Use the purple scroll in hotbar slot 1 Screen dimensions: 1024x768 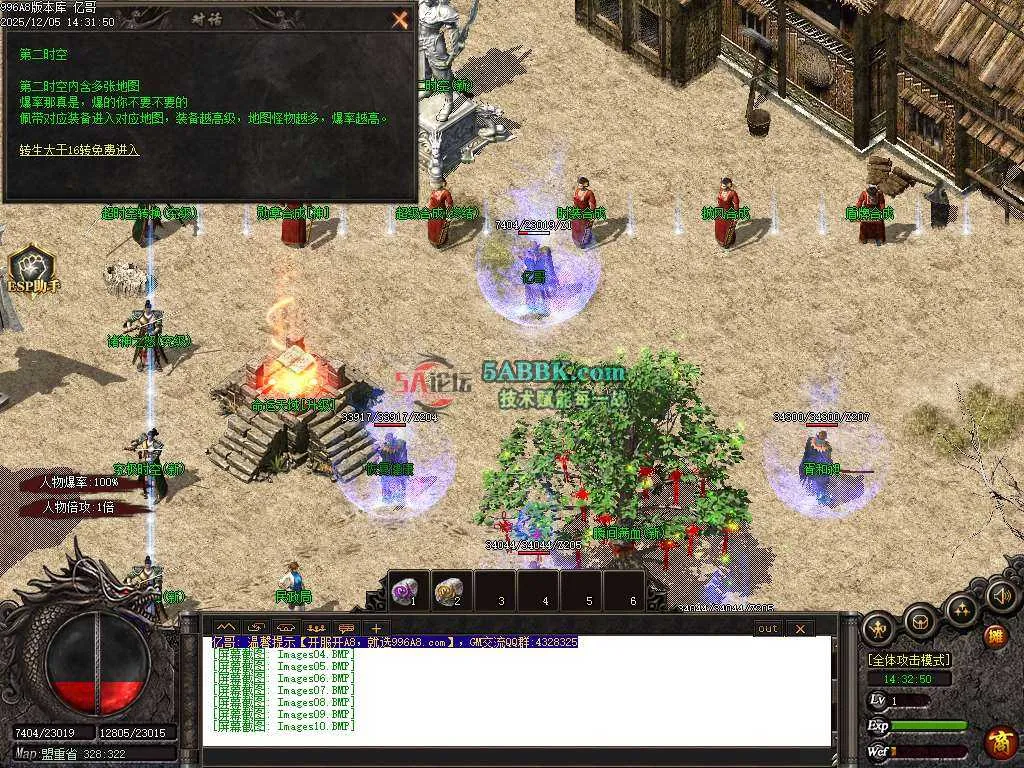point(408,590)
